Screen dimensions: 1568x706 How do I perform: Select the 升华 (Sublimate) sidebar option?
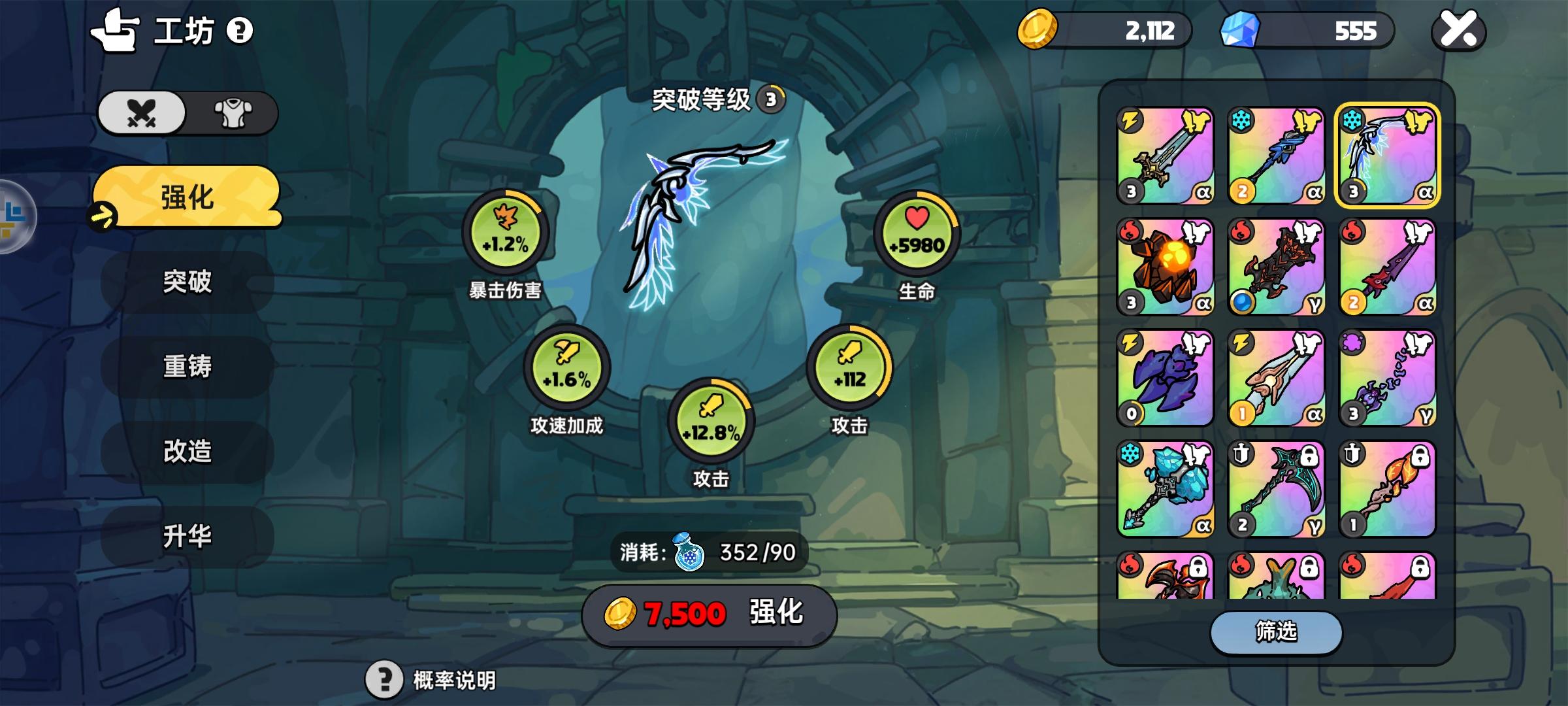click(188, 533)
